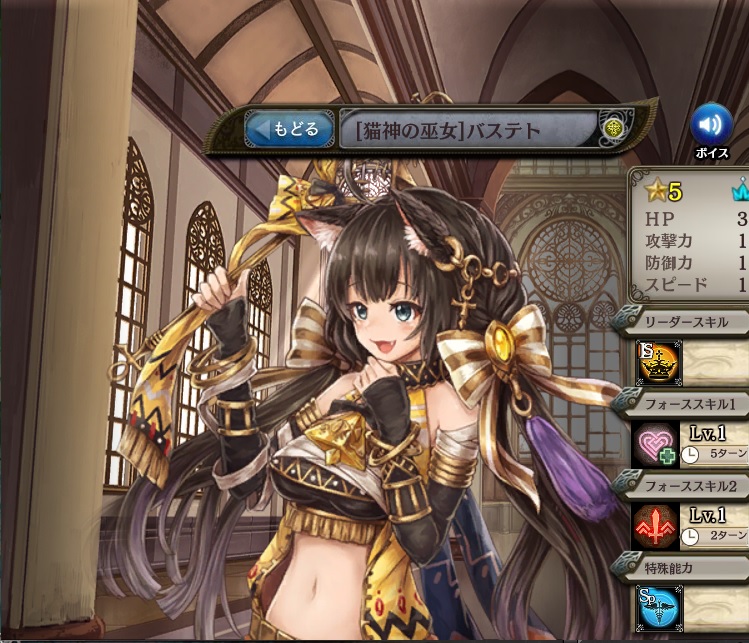Select the leader skill crown icon
749x643 pixels.
click(x=658, y=364)
